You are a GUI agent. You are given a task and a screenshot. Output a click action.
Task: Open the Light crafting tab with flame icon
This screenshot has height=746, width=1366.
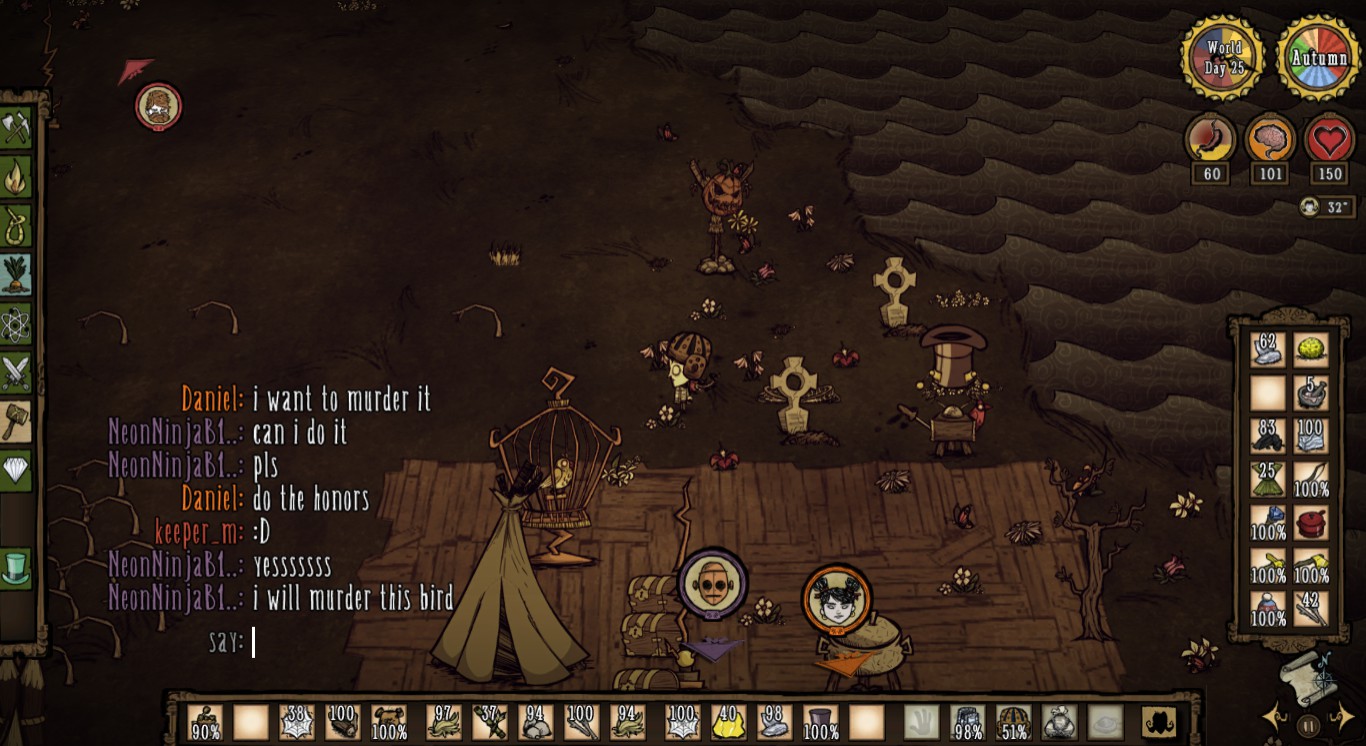[16, 177]
